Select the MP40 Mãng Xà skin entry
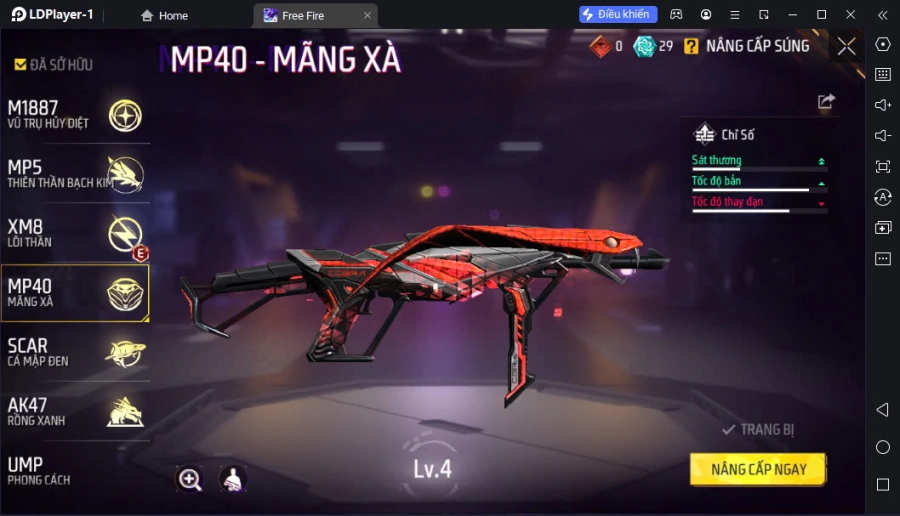 click(75, 293)
